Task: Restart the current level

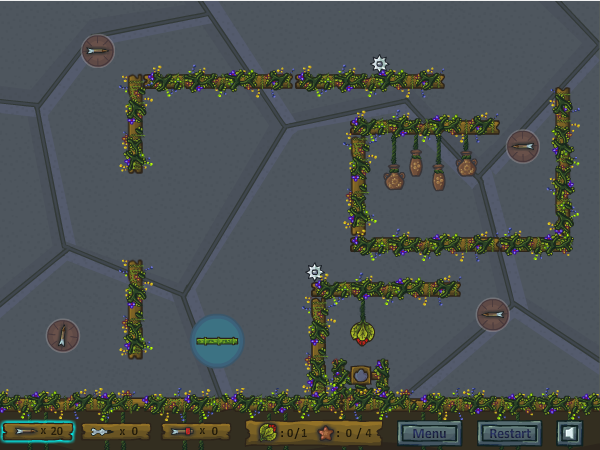Action: (510, 433)
